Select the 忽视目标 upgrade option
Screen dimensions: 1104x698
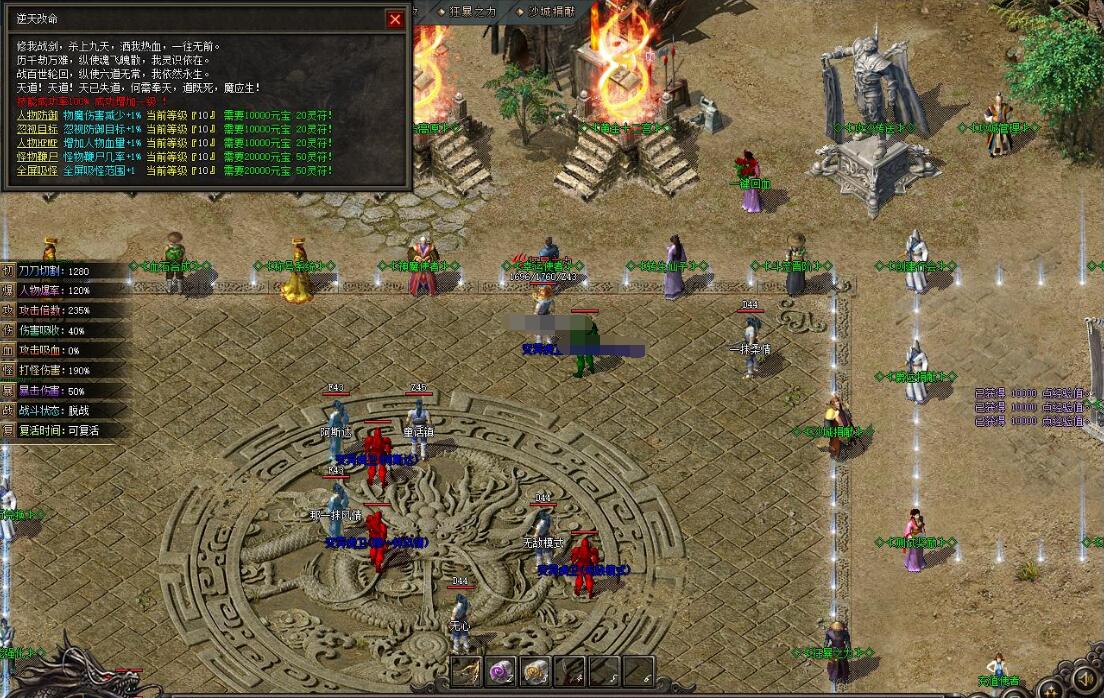click(38, 130)
